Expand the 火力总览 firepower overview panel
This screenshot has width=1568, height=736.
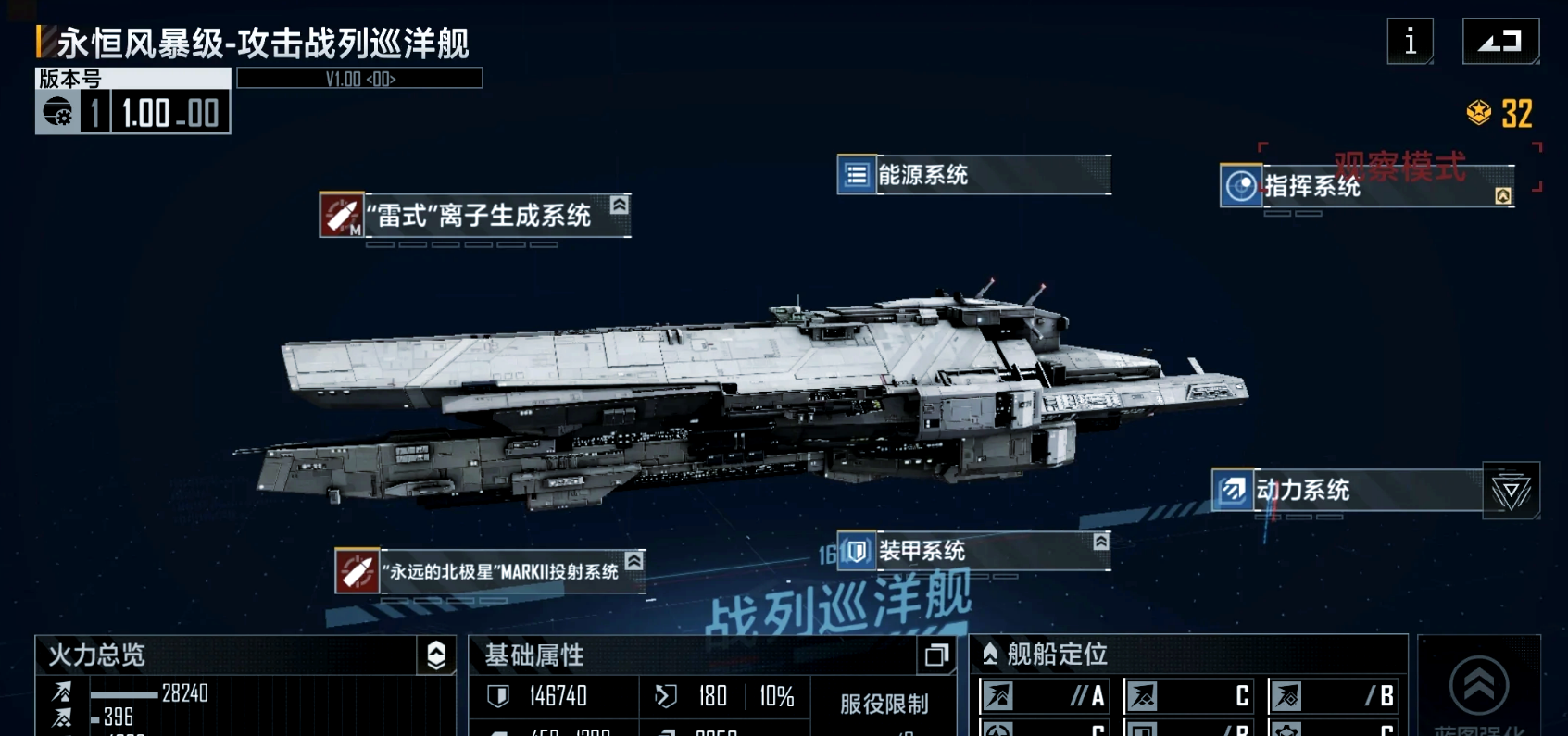point(436,655)
